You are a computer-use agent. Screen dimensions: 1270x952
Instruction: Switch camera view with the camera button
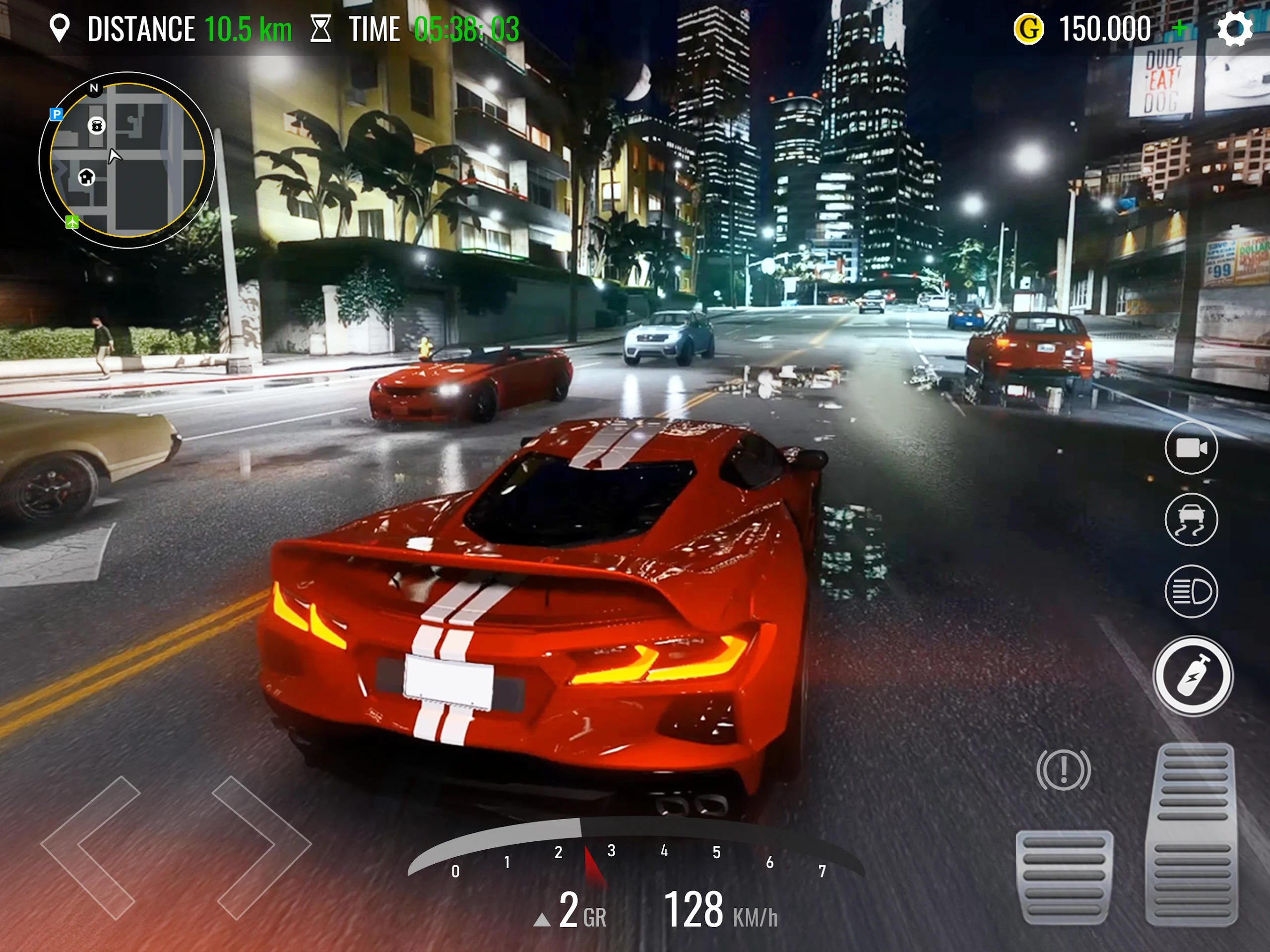point(1191,448)
